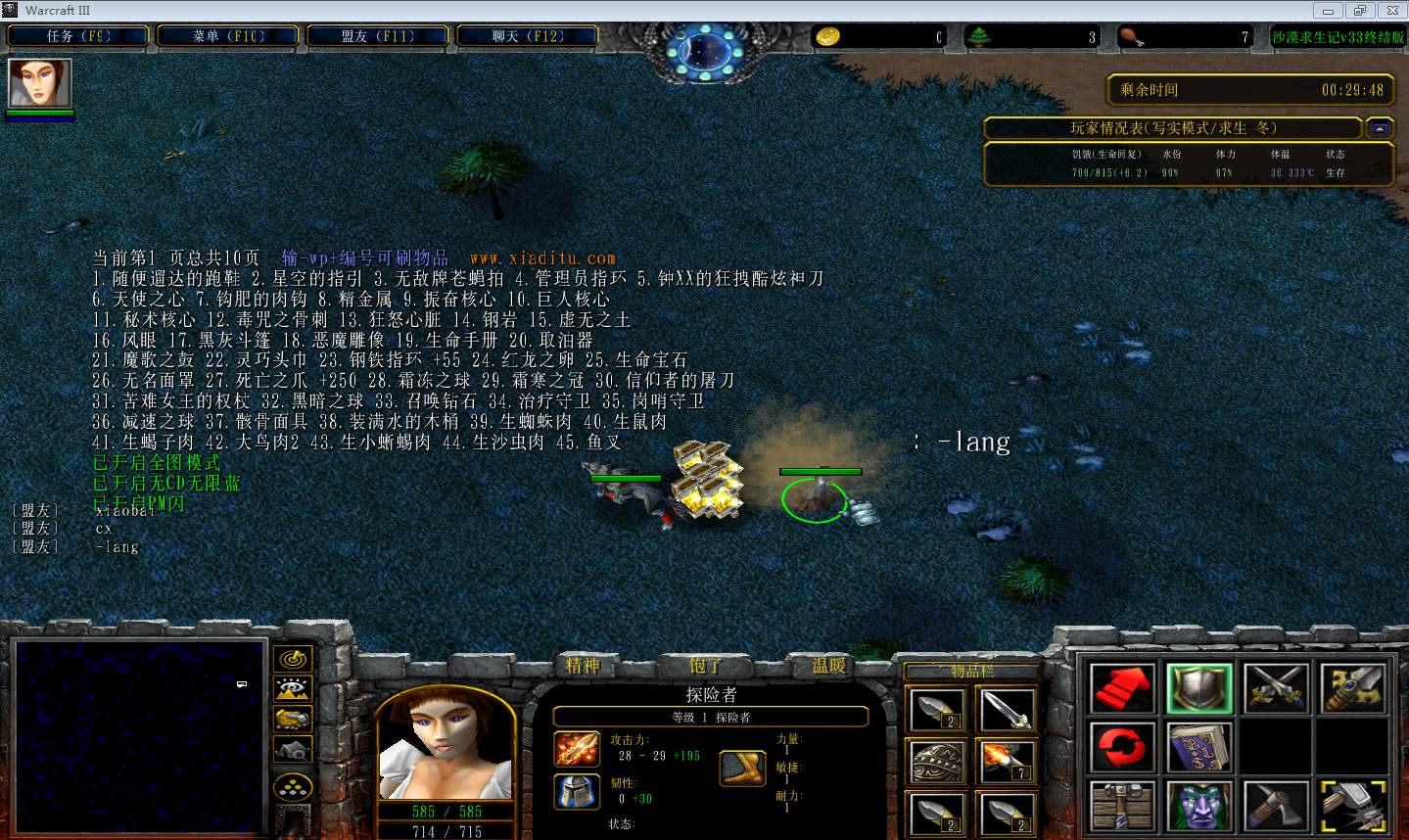Open the 菜单 (F10) game menu

[228, 36]
